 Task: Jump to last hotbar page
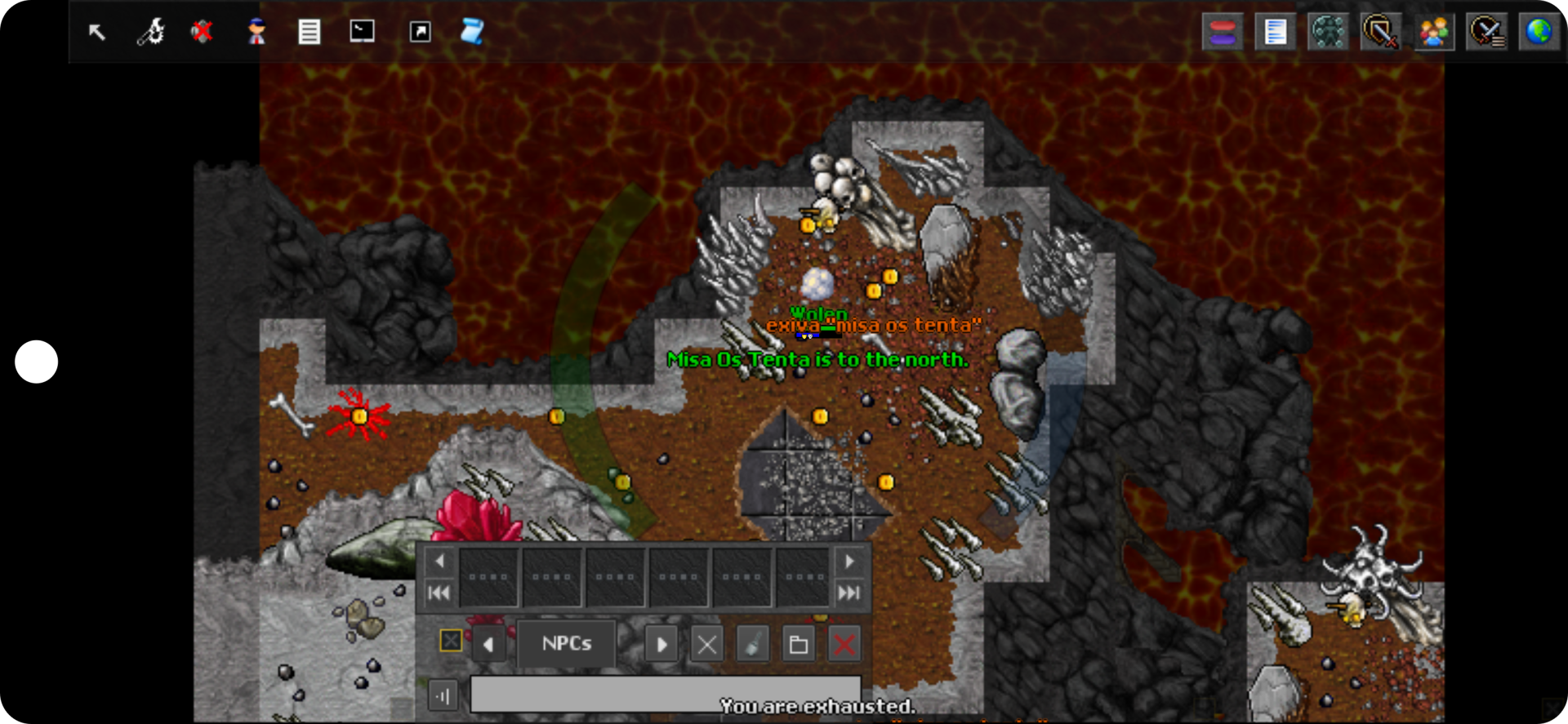click(849, 593)
